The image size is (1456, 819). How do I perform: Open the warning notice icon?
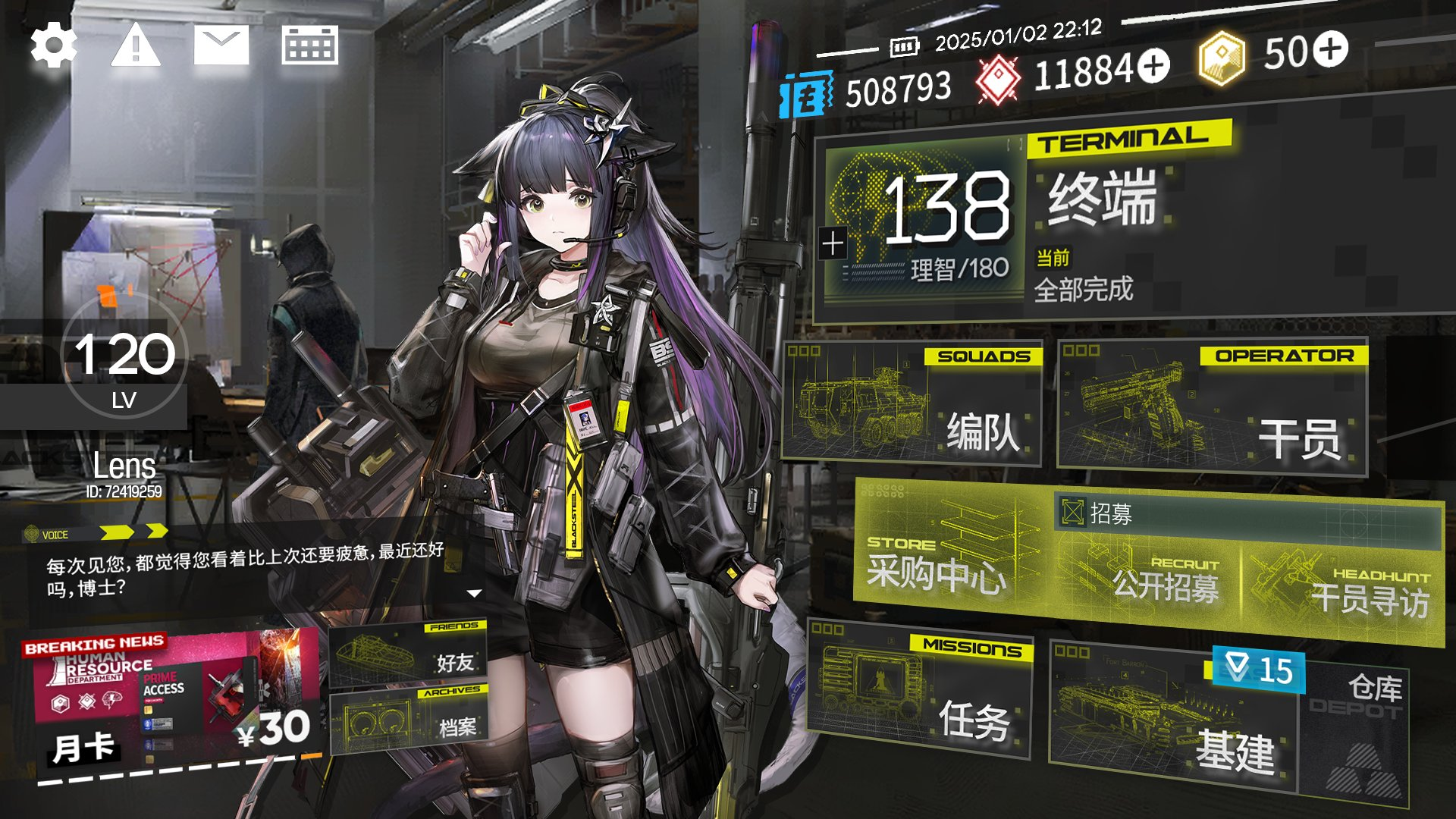coord(136,45)
